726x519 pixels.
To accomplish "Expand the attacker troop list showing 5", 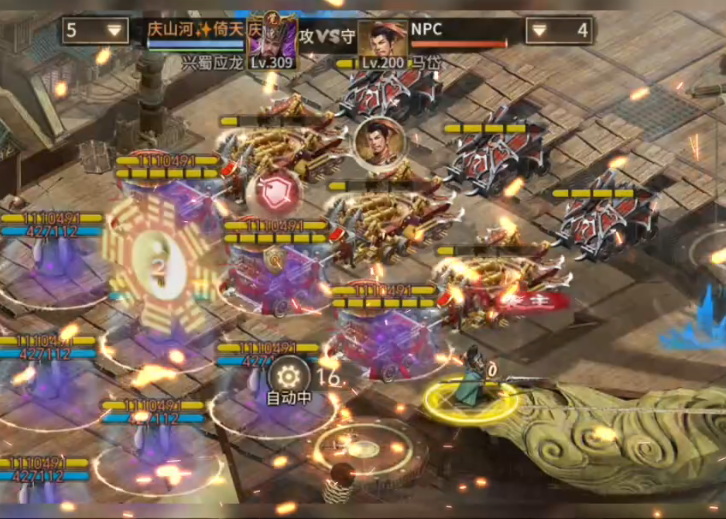I will pyautogui.click(x=96, y=31).
